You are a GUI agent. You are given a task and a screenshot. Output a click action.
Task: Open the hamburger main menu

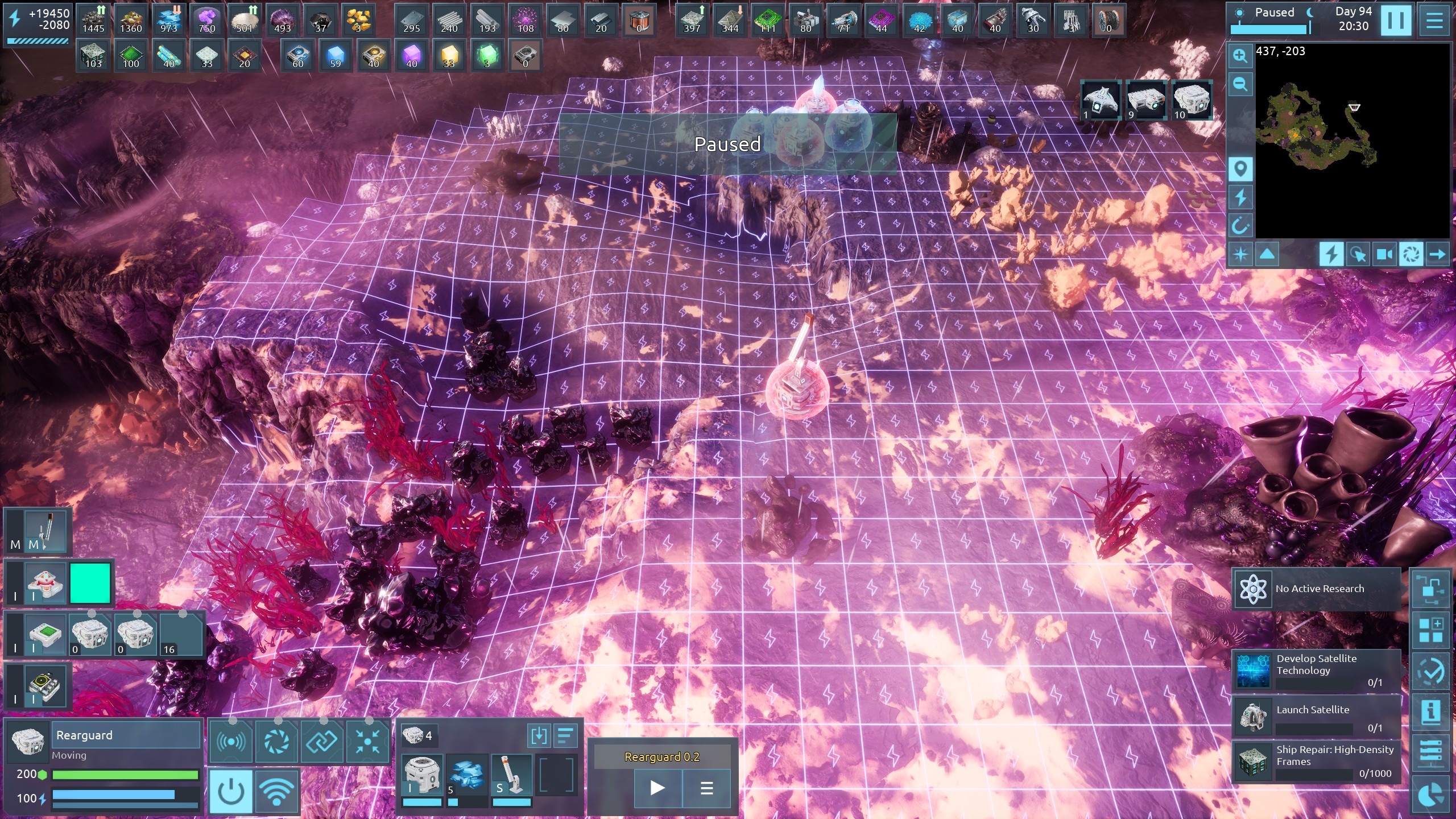[1434, 20]
